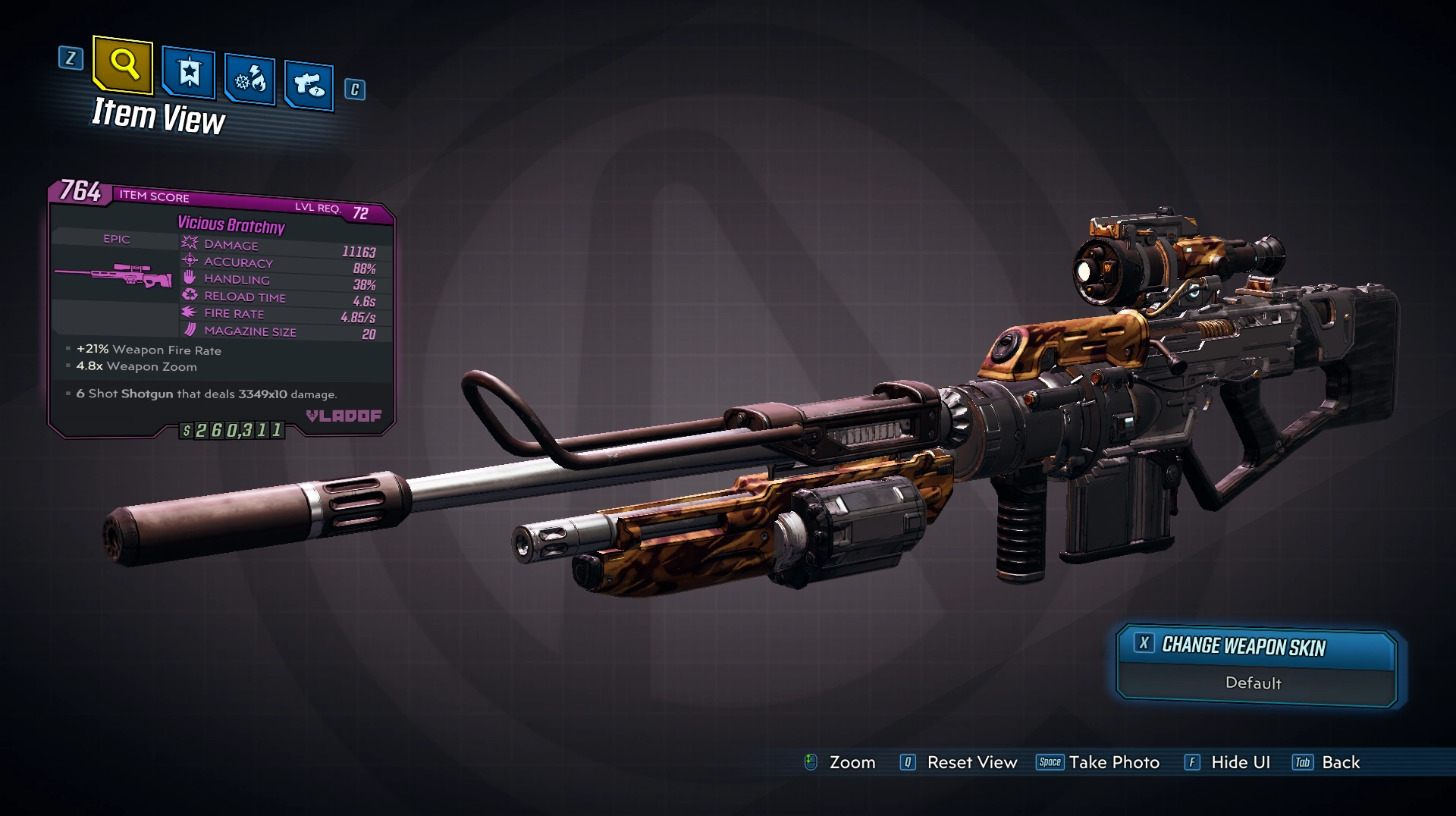Reset View of the weapon
This screenshot has width=1456, height=816.
tap(960, 762)
